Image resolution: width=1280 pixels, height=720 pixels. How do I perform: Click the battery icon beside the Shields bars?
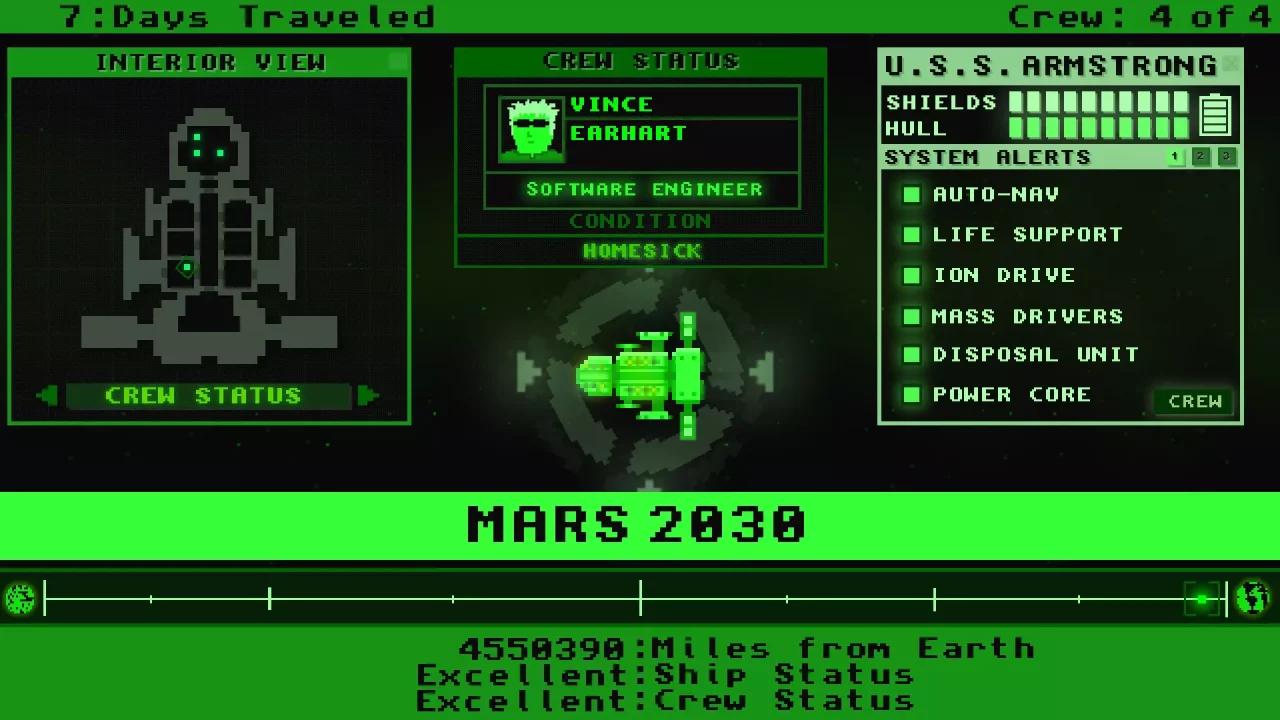(x=1215, y=114)
